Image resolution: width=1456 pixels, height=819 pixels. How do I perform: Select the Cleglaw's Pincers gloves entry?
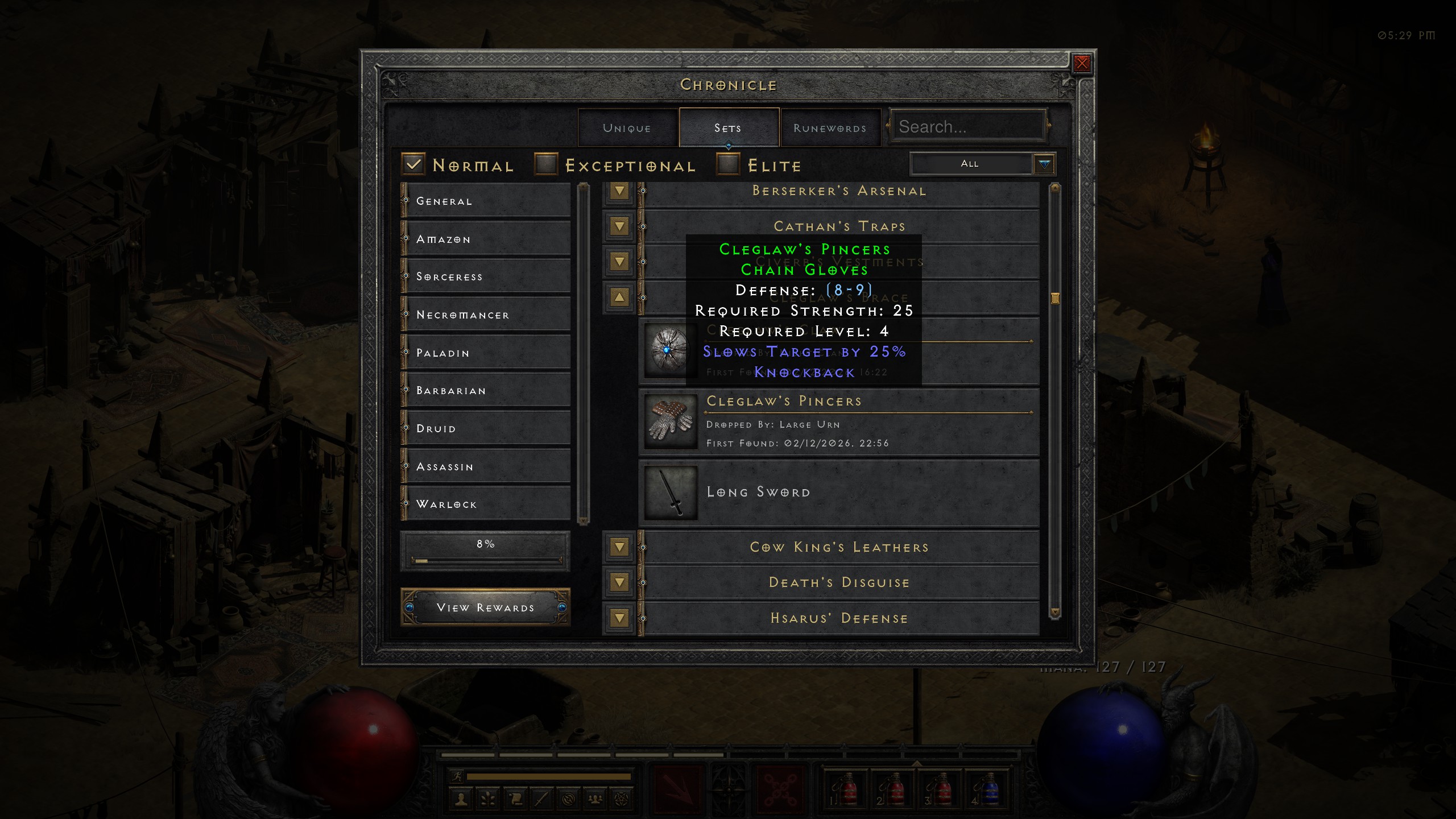point(839,423)
